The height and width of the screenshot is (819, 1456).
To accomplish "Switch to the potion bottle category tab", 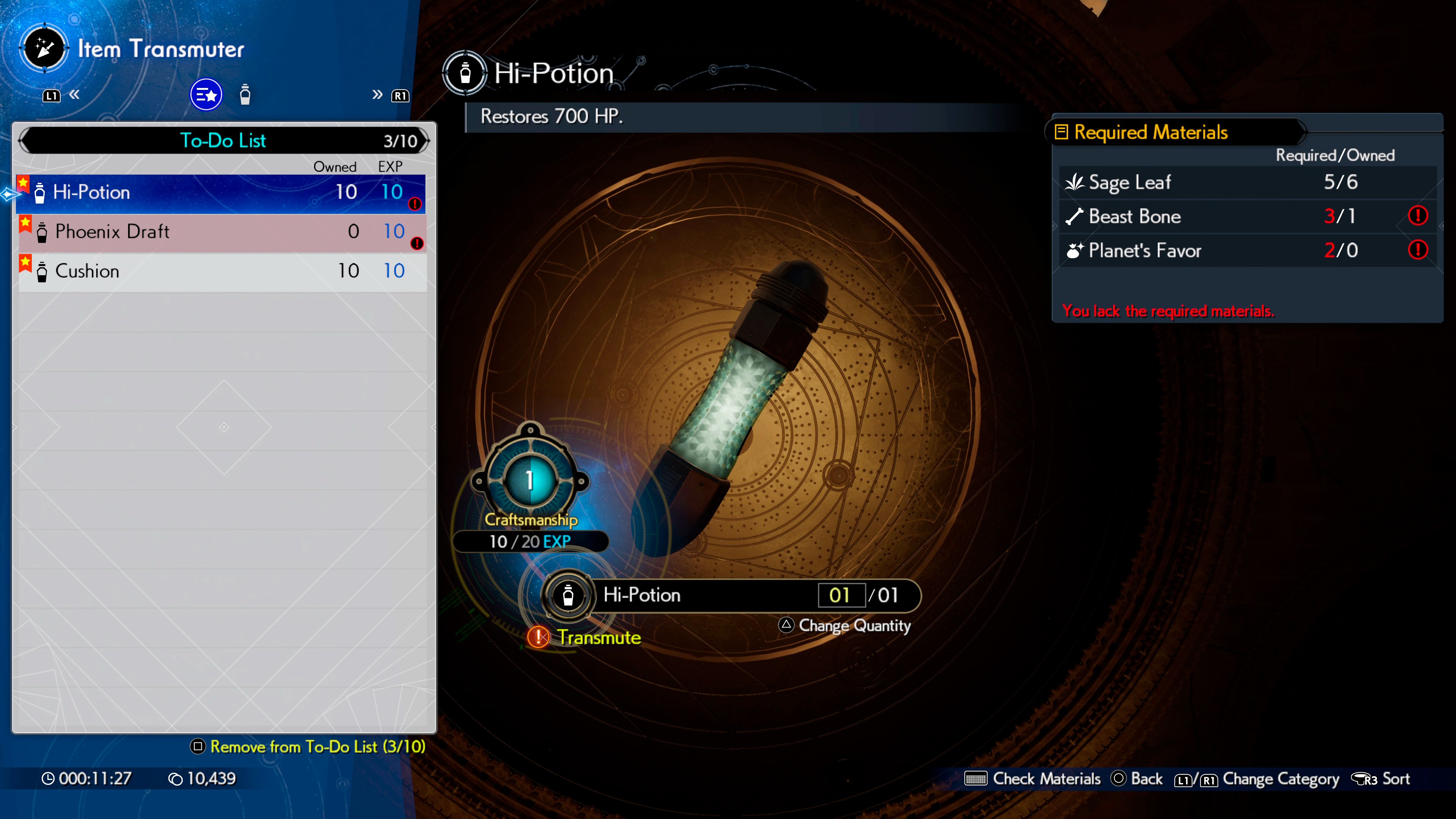I will click(245, 95).
